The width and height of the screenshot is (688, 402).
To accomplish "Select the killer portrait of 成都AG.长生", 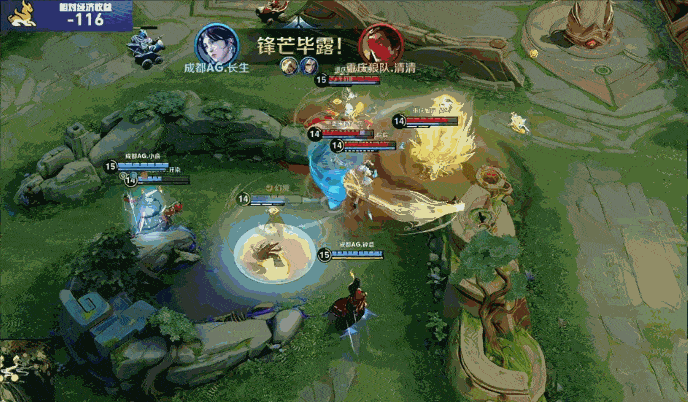I will pyautogui.click(x=215, y=43).
